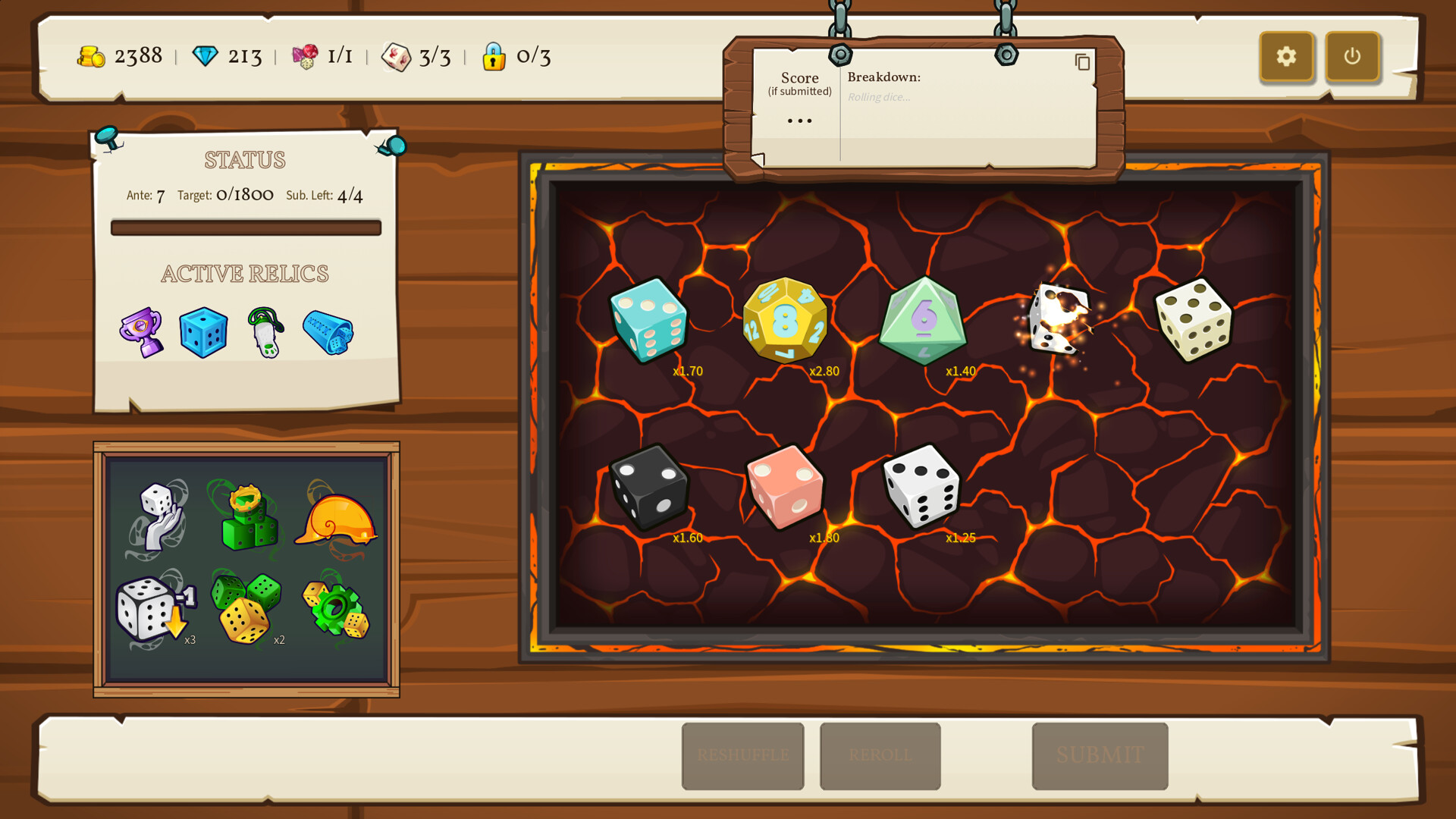Open the gear settings menu
The width and height of the screenshot is (1456, 819).
tap(1286, 56)
